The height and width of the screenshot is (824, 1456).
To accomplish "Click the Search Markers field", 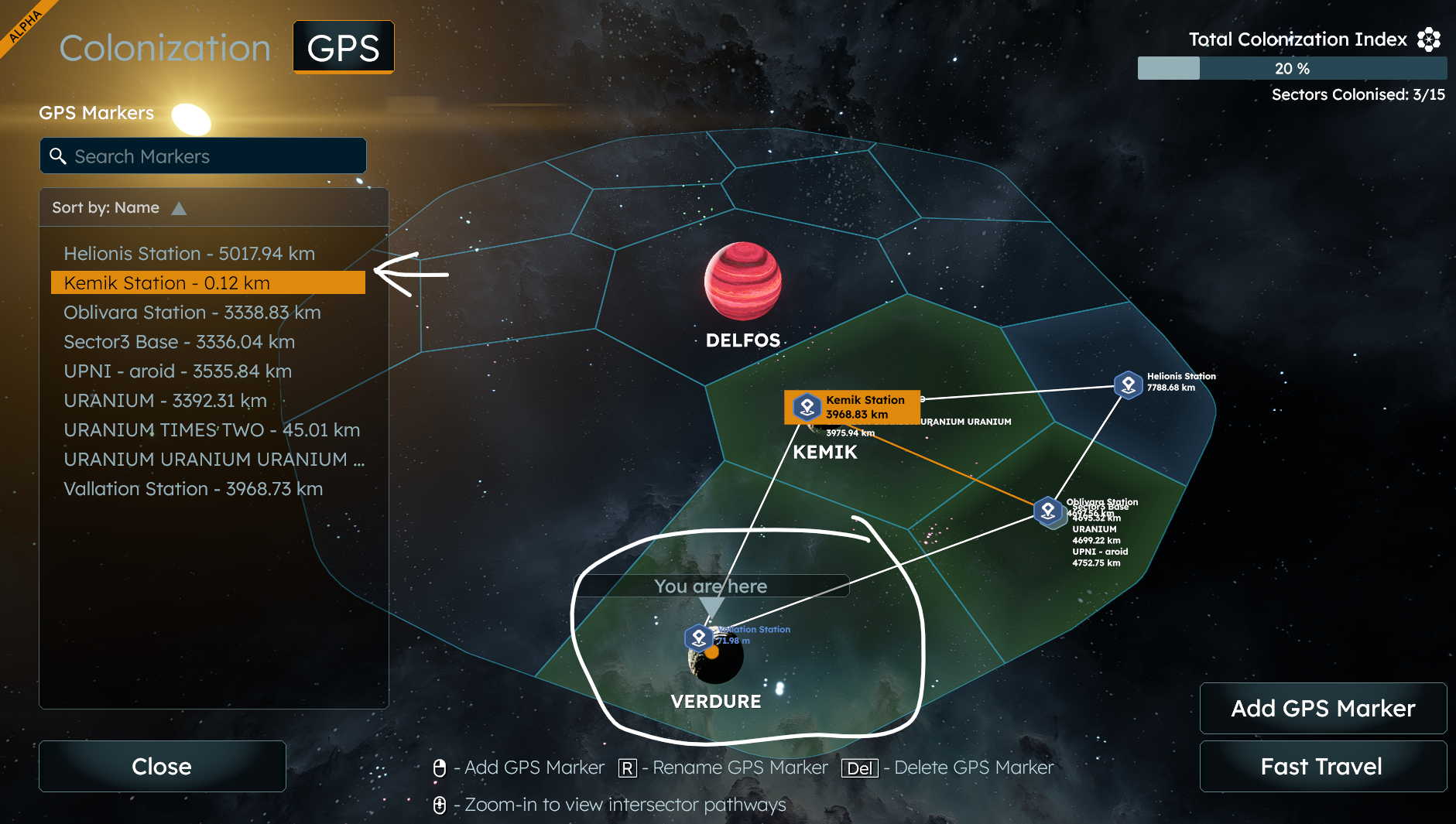I will [203, 156].
